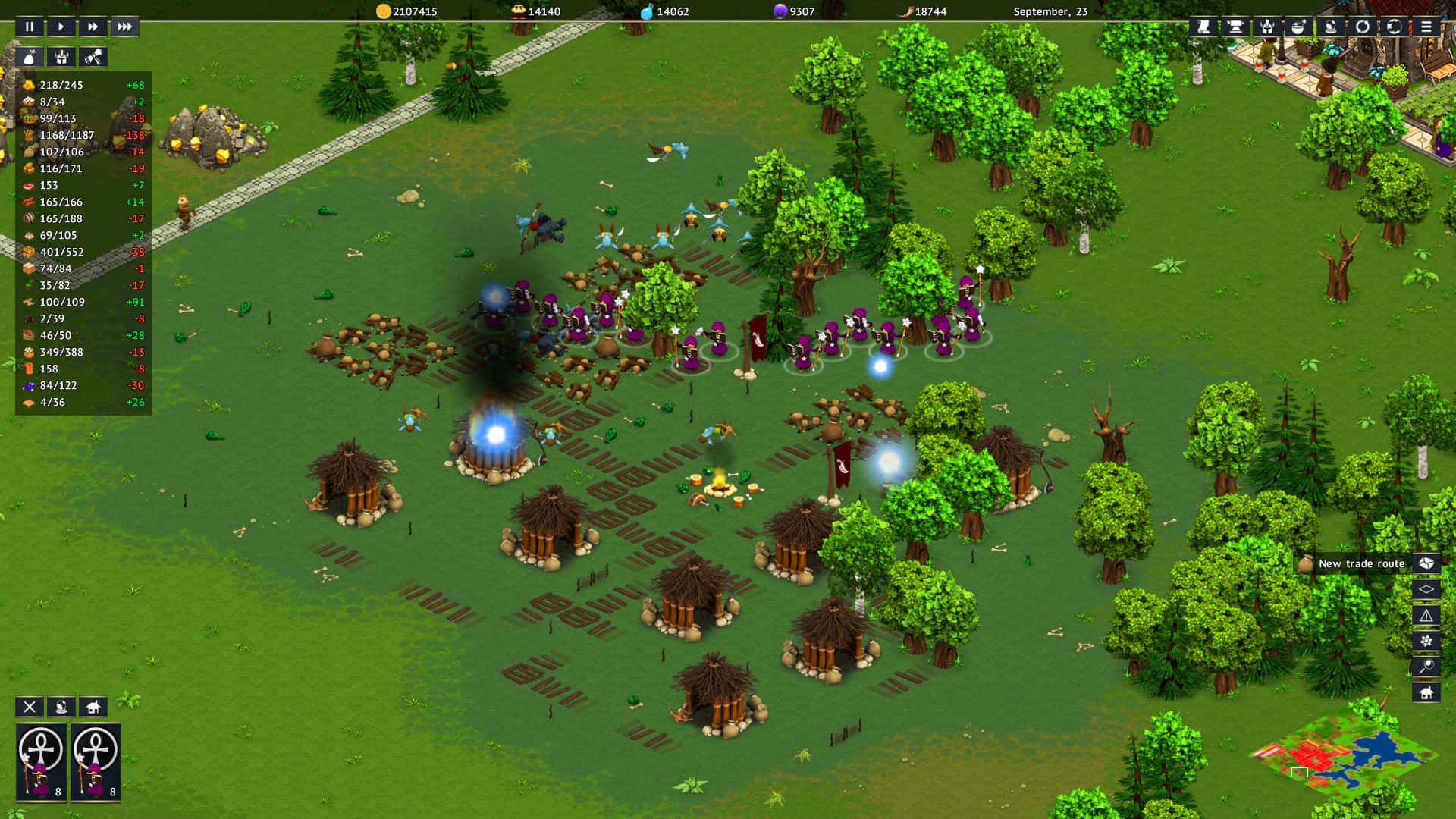This screenshot has height=819, width=1456.
Task: Enable triple-arrow fastest game speed
Action: (125, 26)
